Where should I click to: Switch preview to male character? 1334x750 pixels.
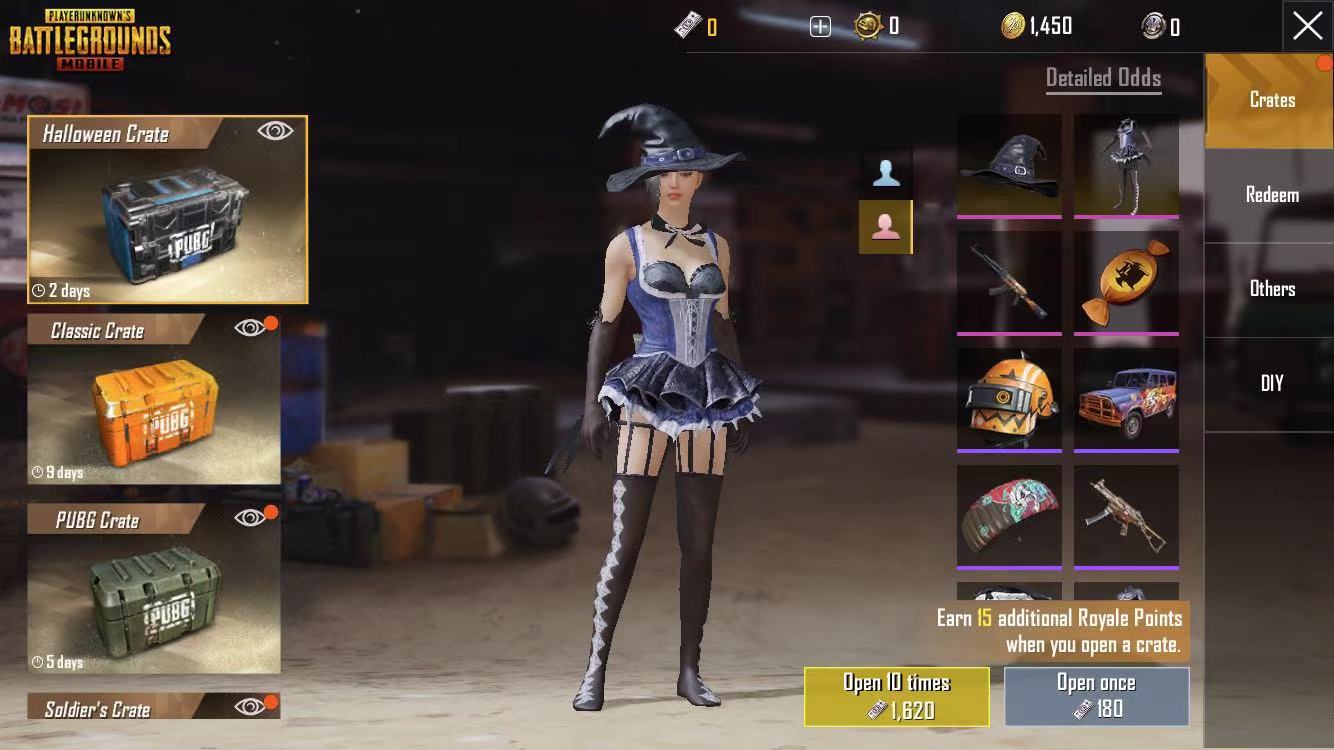pos(885,174)
